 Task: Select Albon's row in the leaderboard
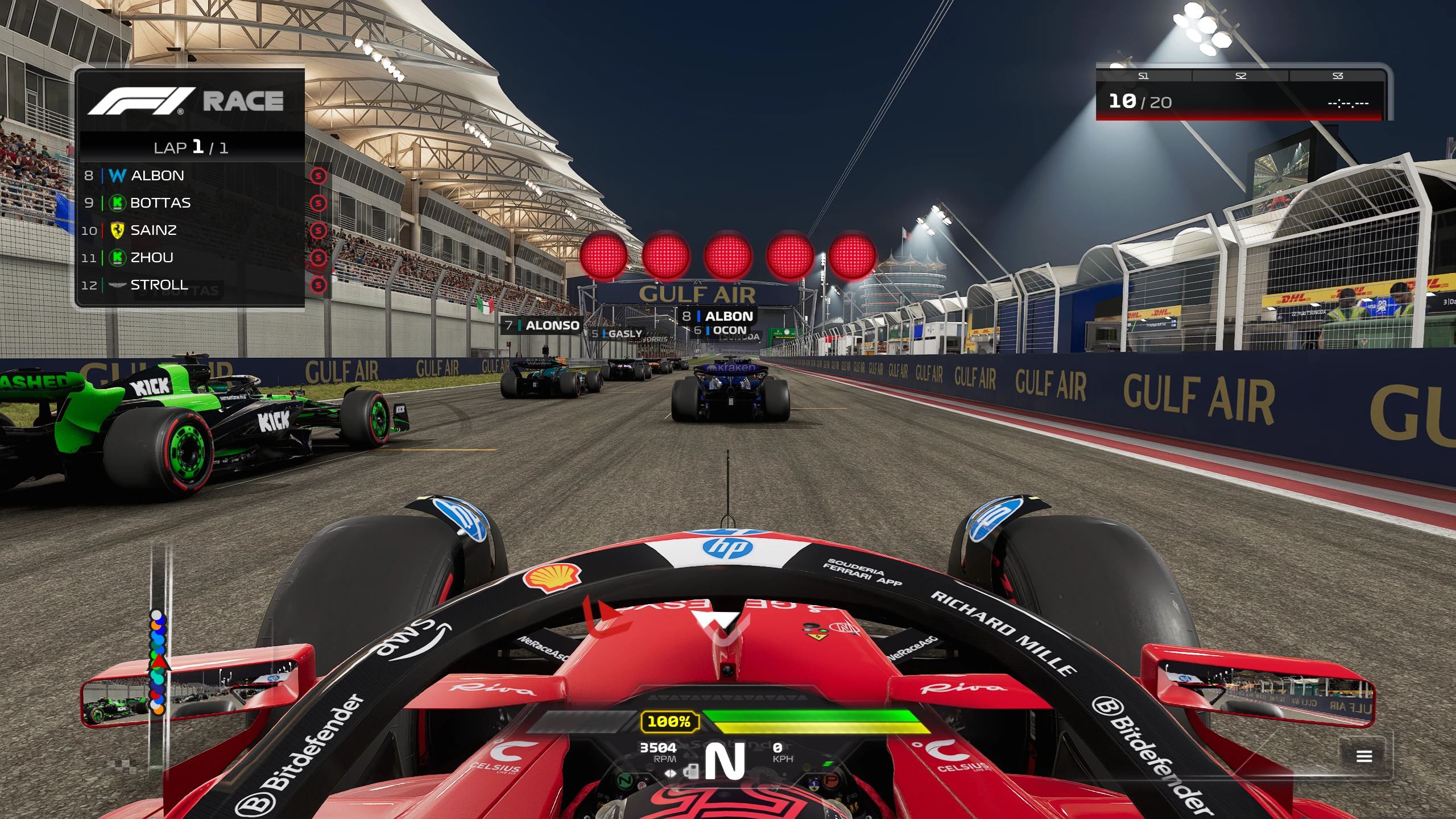191,175
